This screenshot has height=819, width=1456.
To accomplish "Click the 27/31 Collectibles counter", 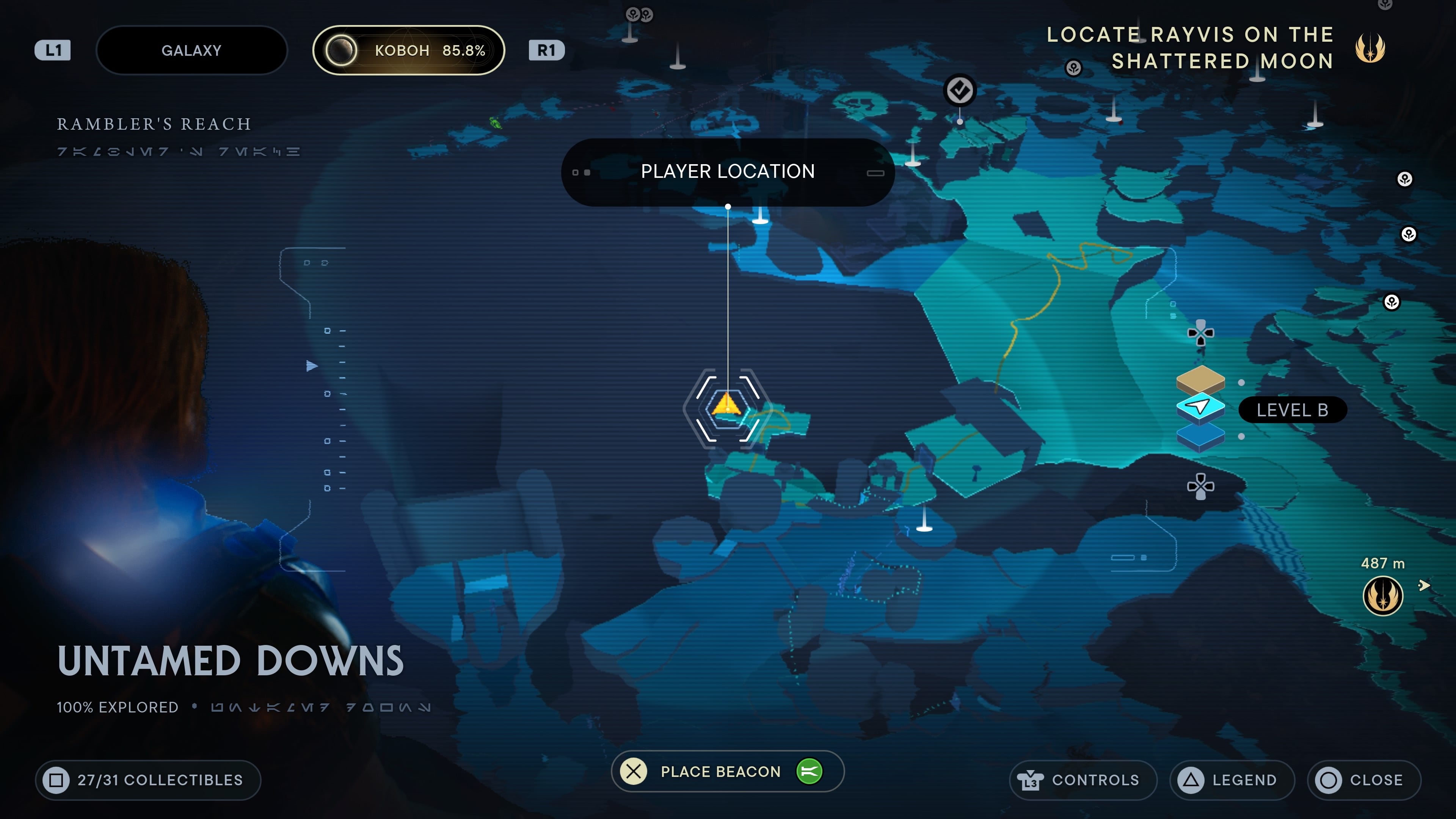I will pyautogui.click(x=147, y=780).
